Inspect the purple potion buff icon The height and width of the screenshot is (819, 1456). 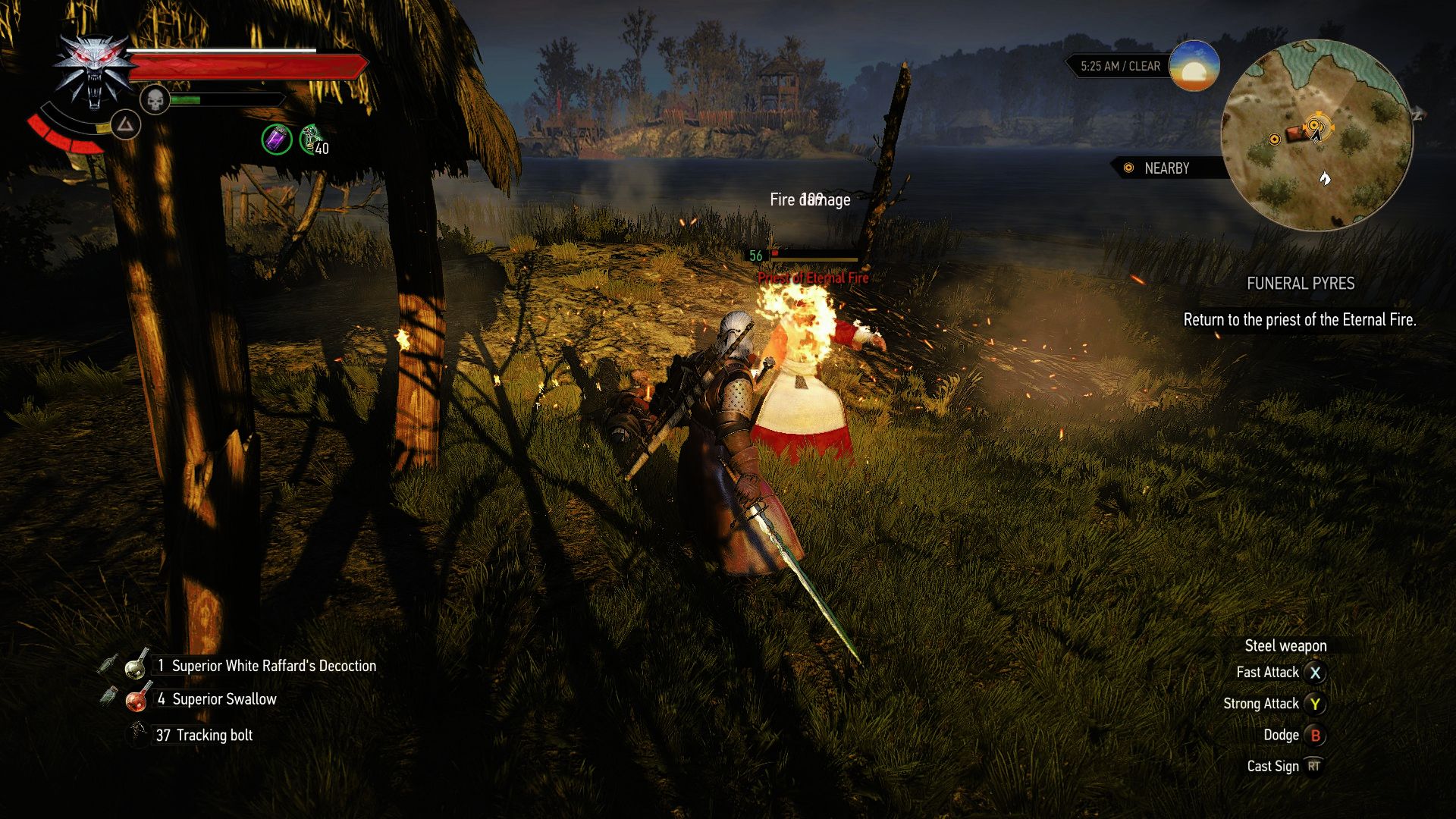(277, 140)
